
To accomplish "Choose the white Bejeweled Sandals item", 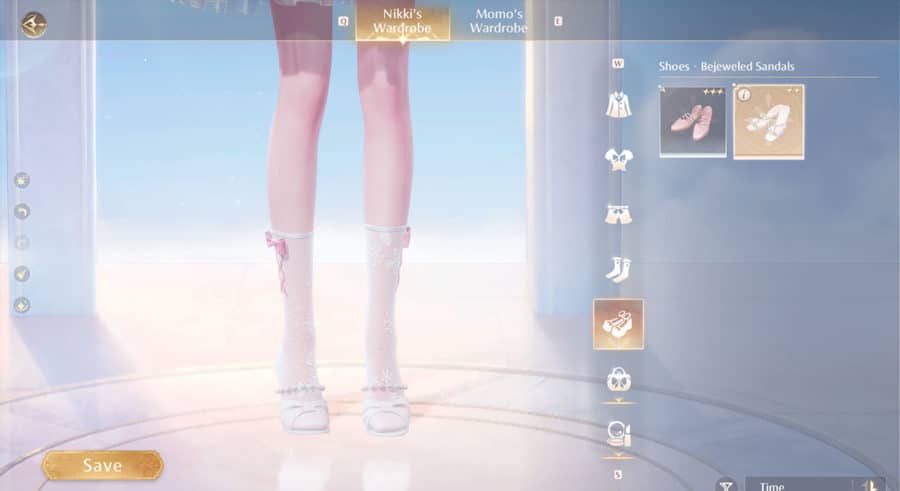I will (x=768, y=121).
